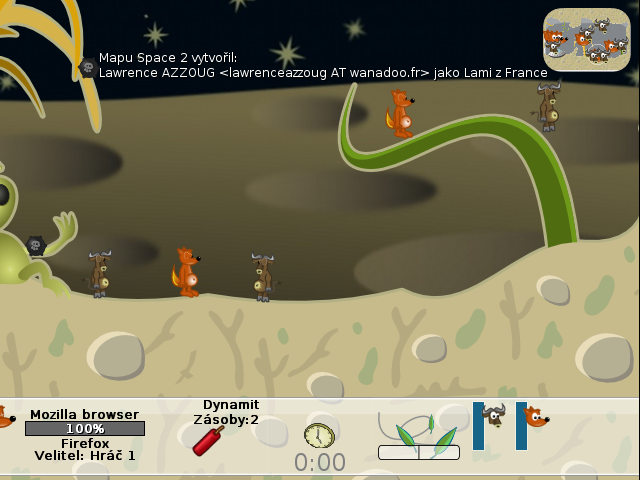
Task: Select the gnu team icon
Action: (494, 416)
